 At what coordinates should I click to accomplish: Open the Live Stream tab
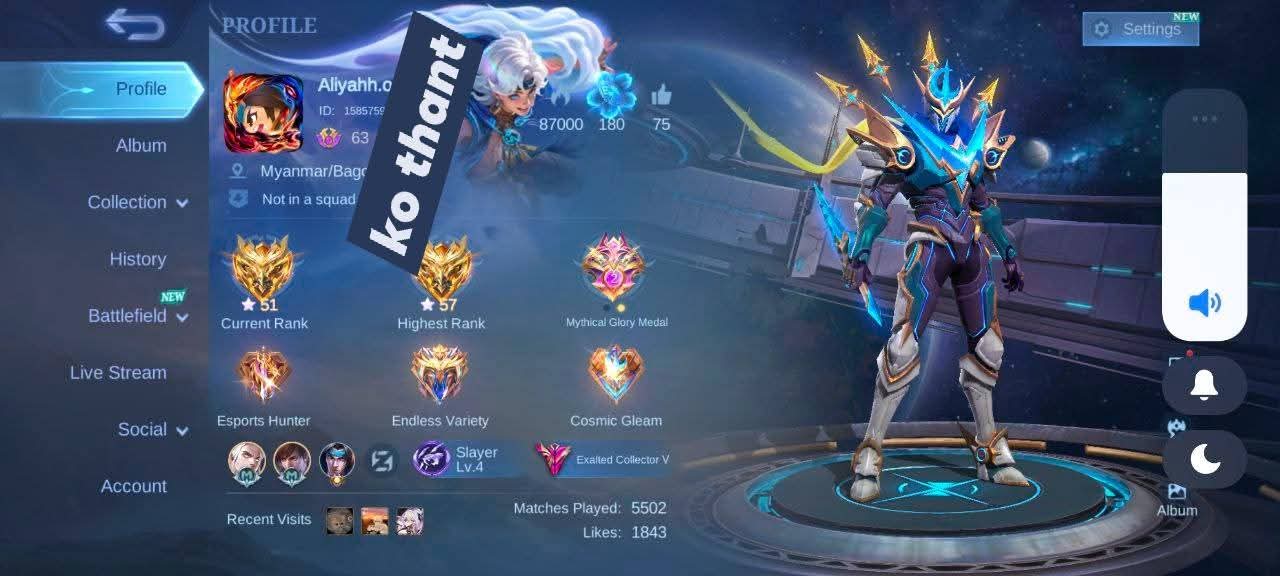tap(118, 373)
